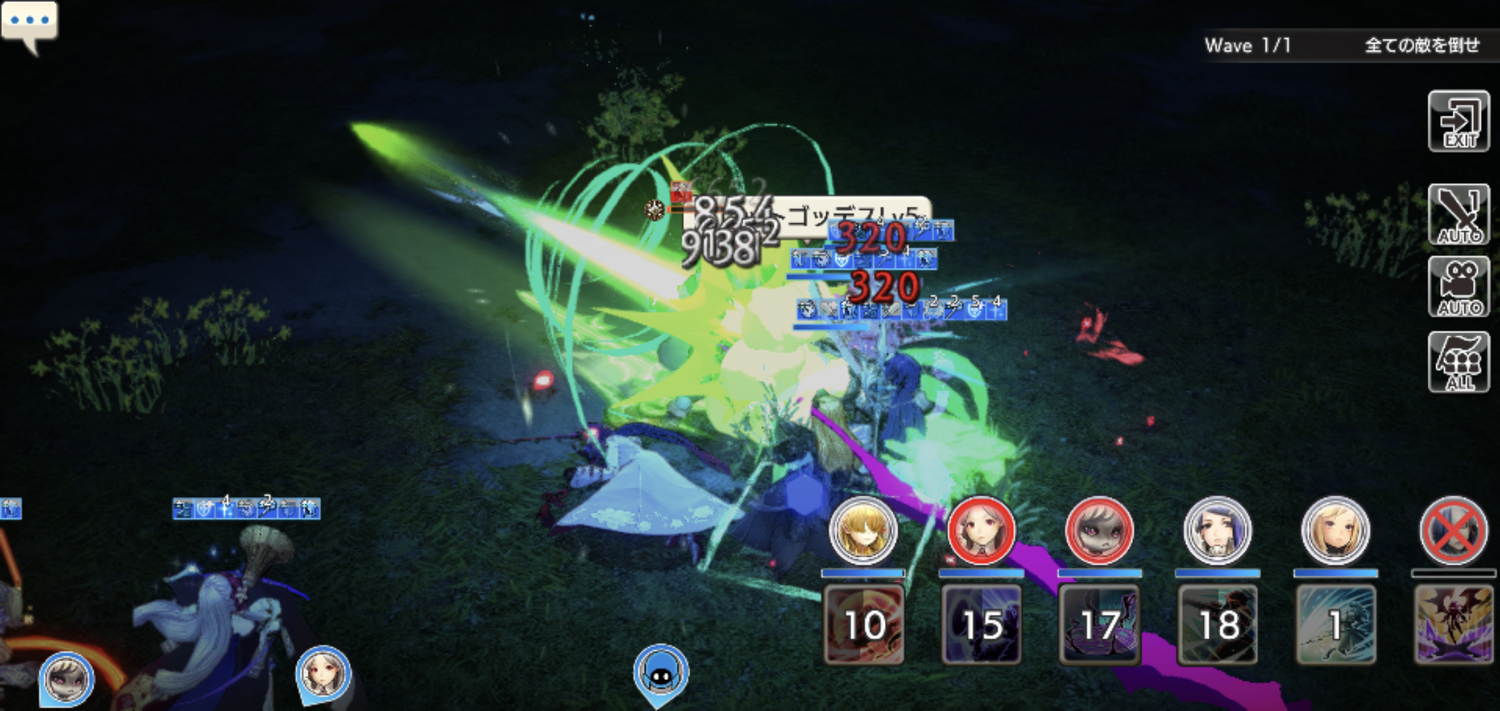Screen dimensions: 1500x711
Task: Tap the blue robot face map marker
Action: [661, 672]
